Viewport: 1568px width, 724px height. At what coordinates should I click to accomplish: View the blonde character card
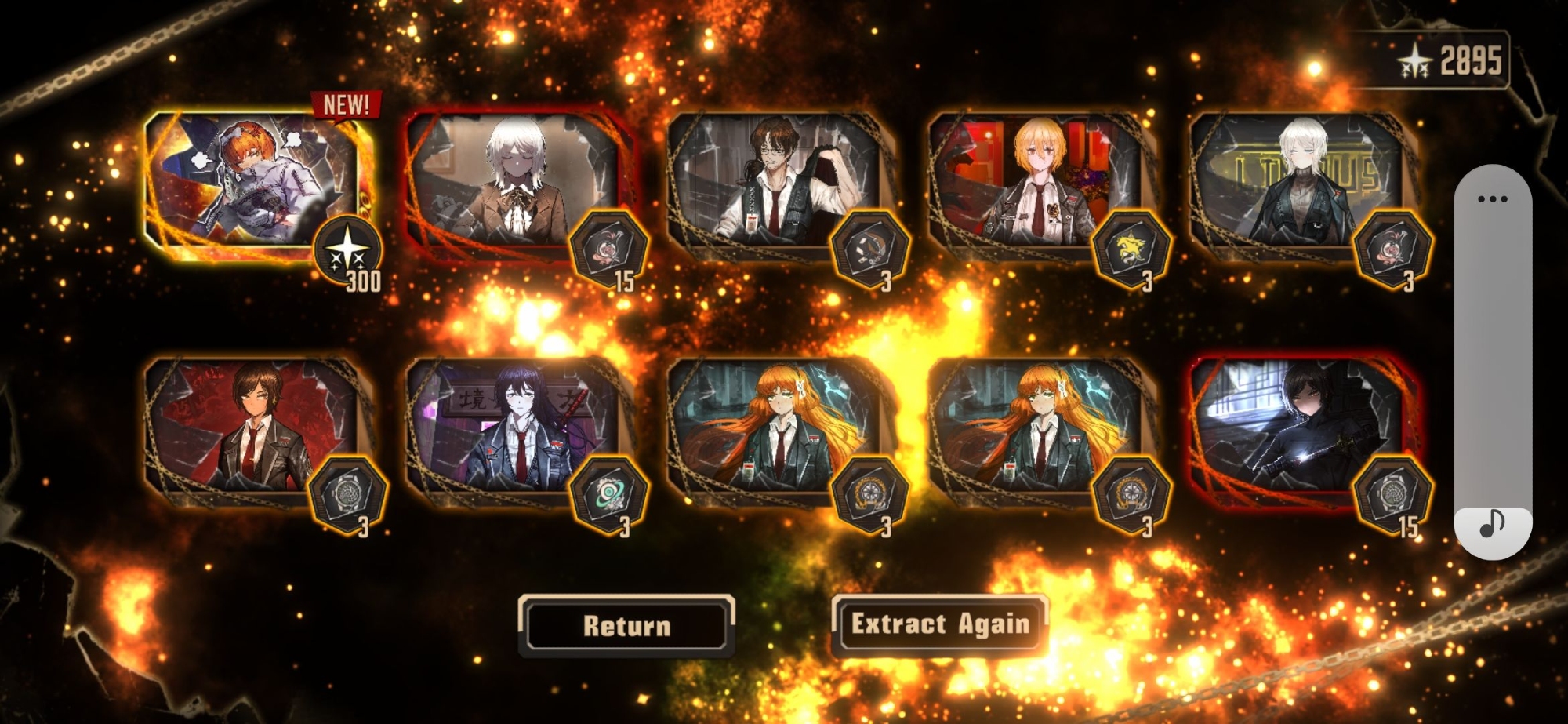coord(1037,185)
